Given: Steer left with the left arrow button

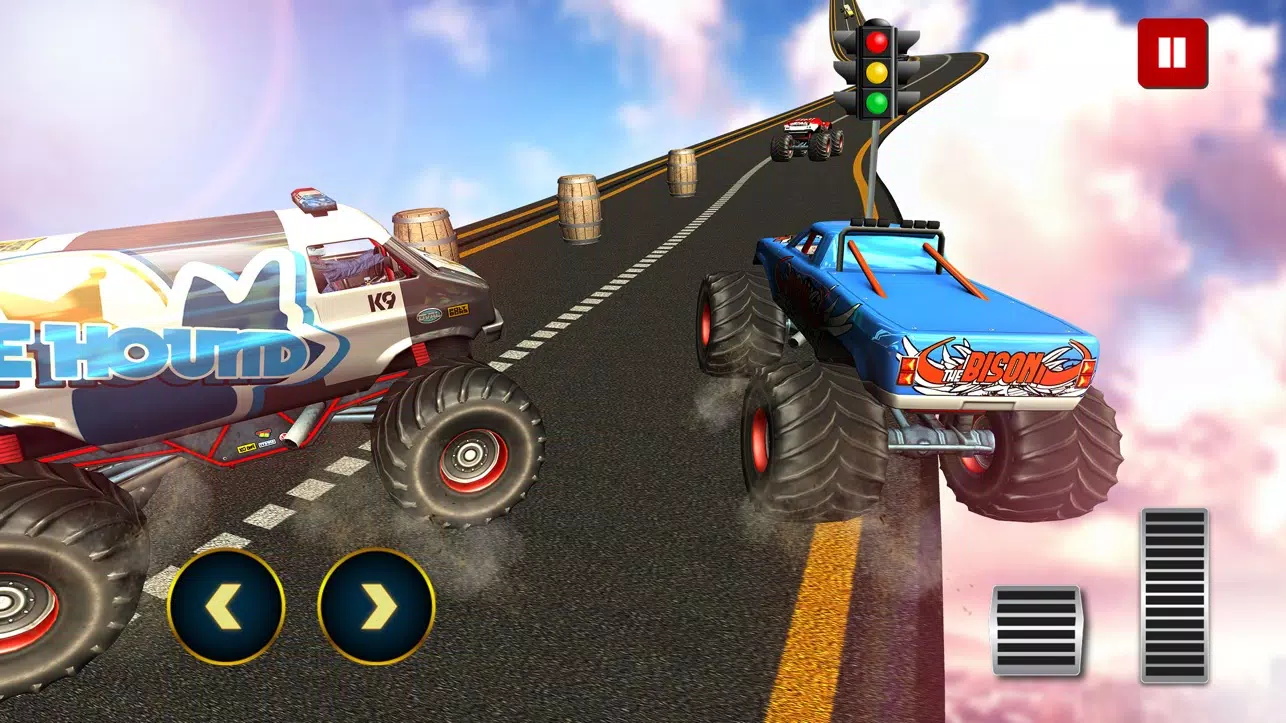Looking at the screenshot, I should tap(226, 607).
